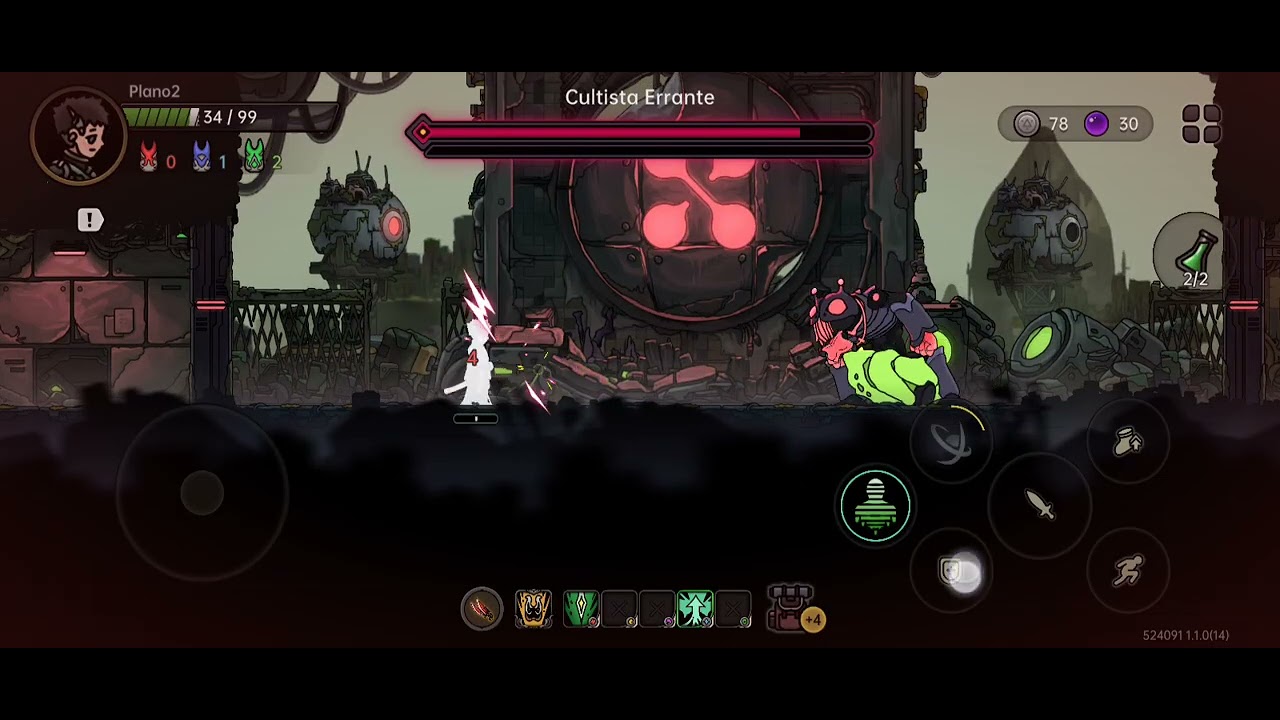The image size is (1280, 720).
Task: Trigger the running figure dash button
Action: point(1128,571)
